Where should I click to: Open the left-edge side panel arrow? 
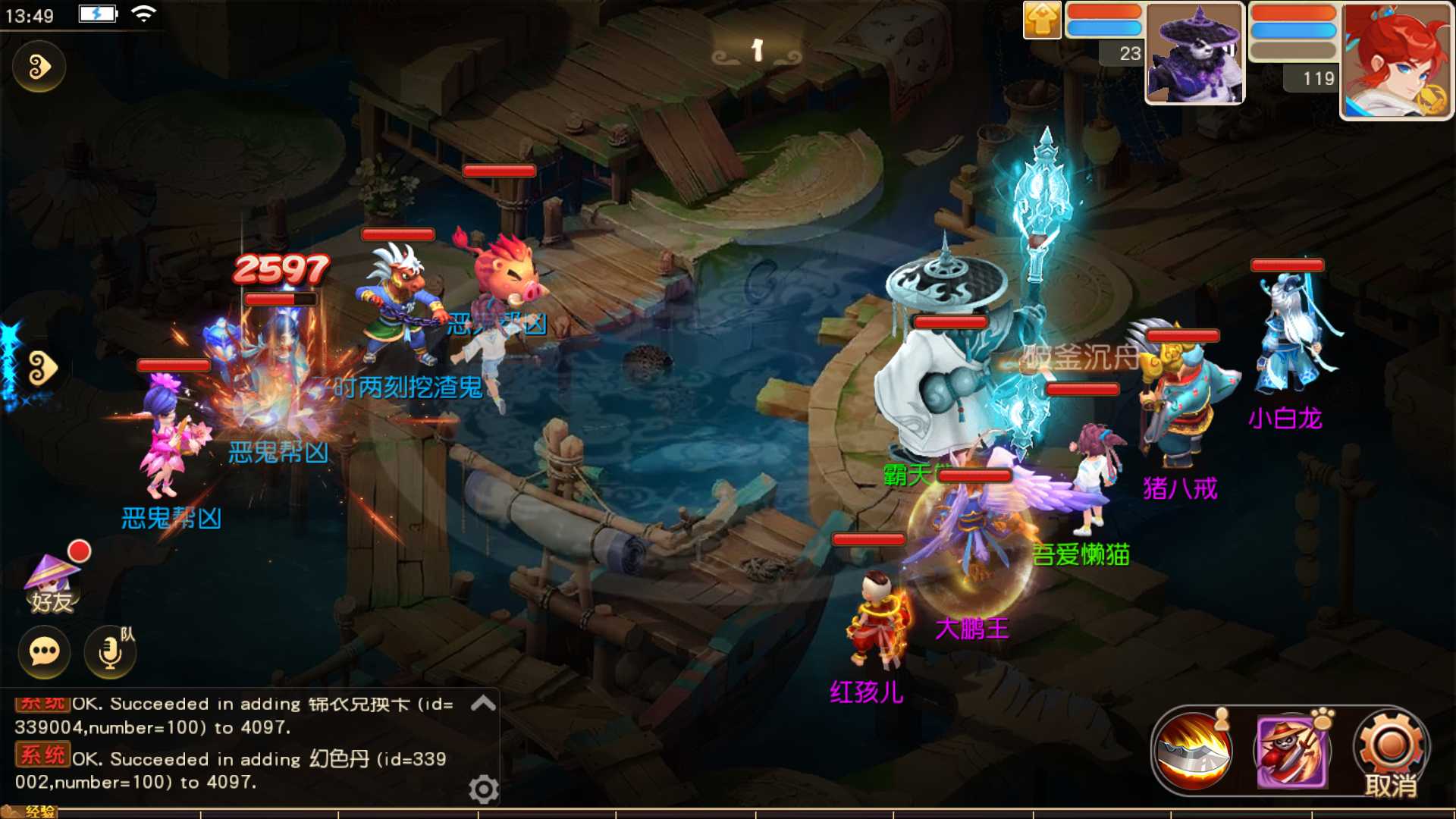(x=41, y=369)
